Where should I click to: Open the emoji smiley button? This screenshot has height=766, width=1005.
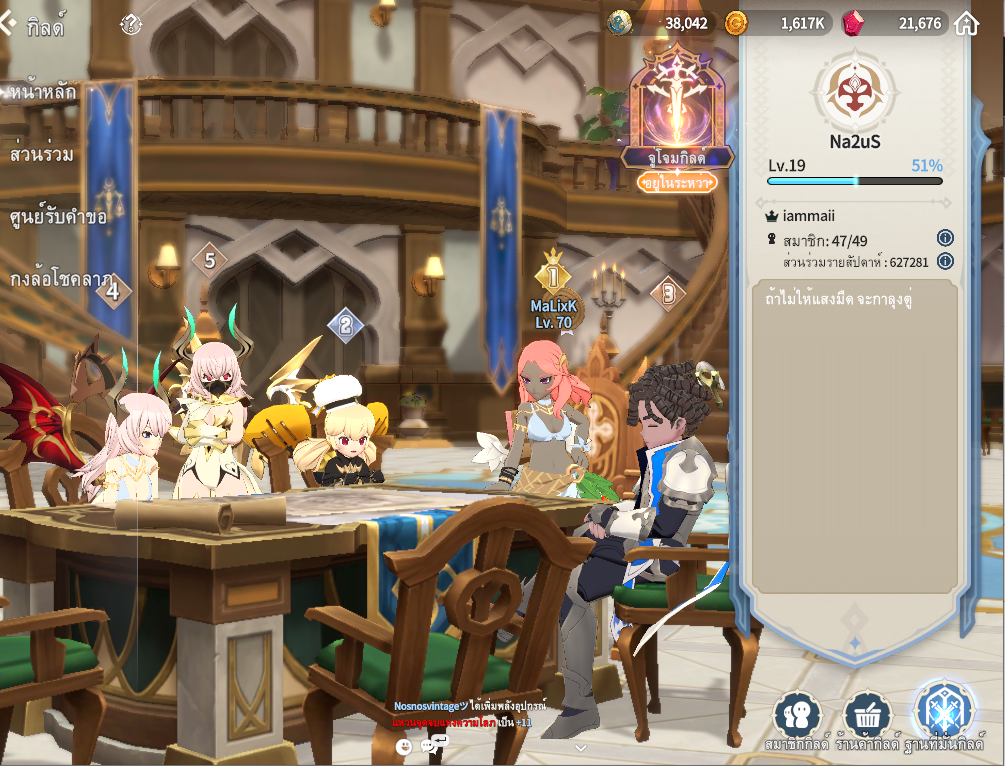[x=404, y=746]
